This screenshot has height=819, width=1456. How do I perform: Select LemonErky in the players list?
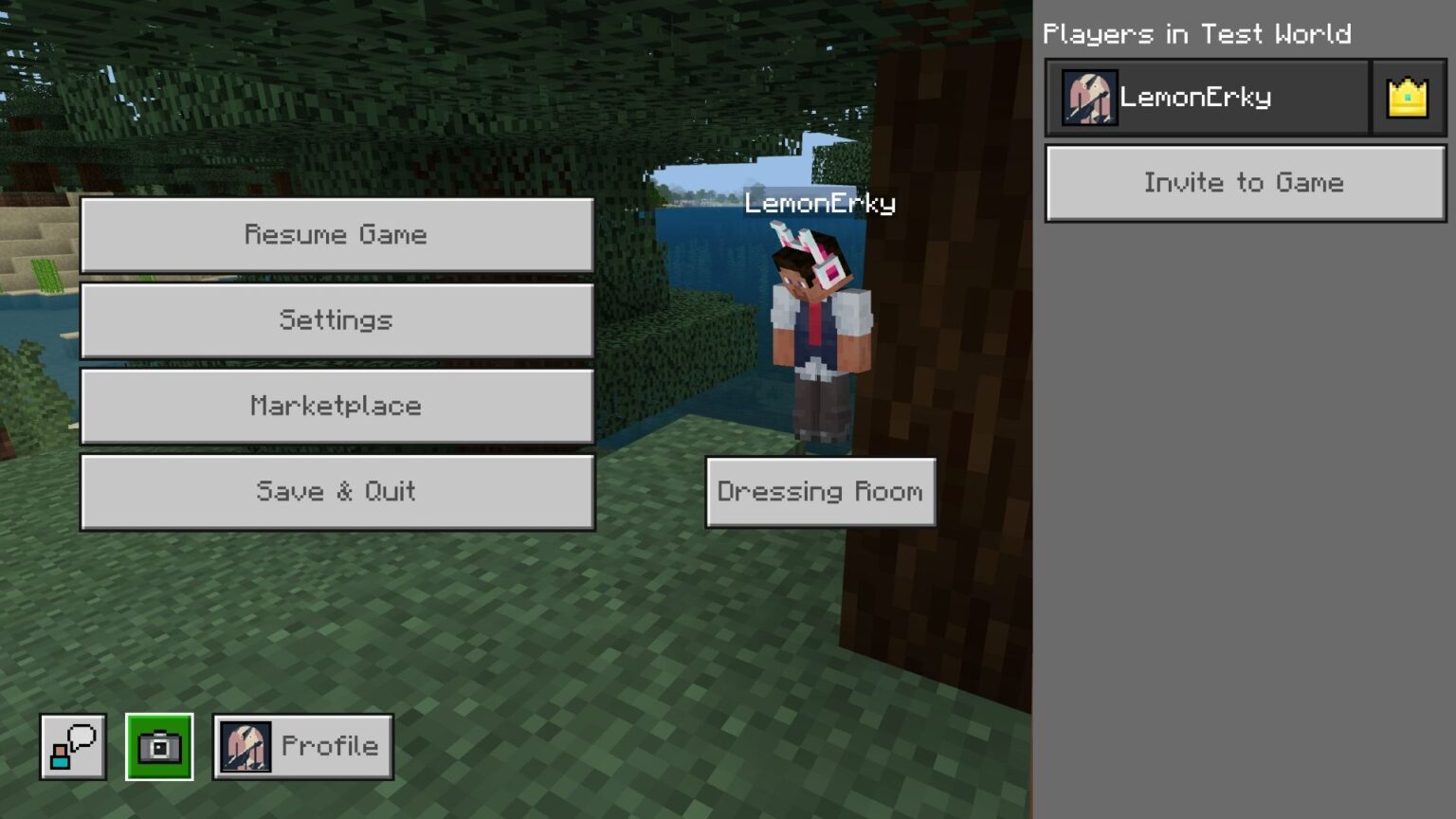[1204, 96]
